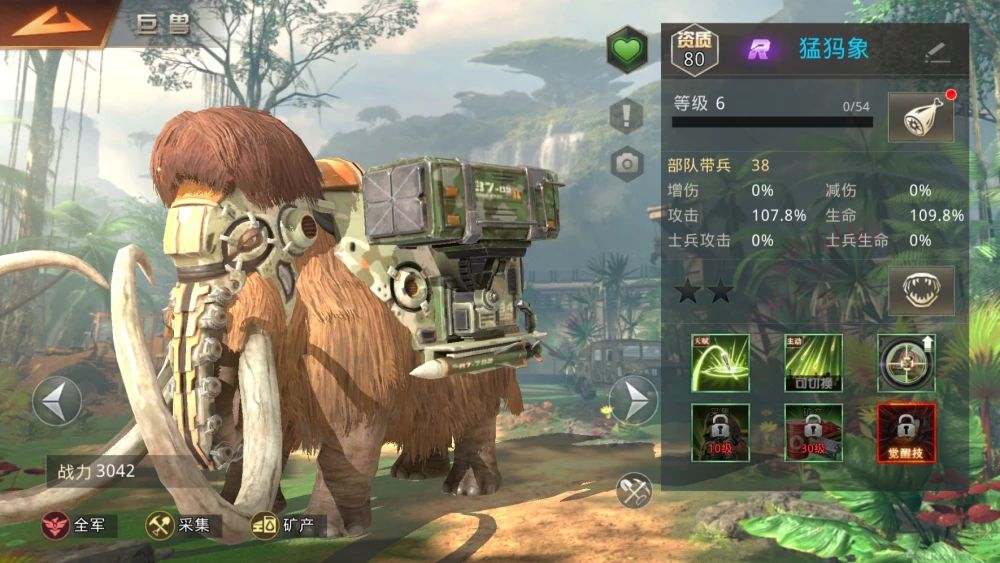This screenshot has width=1000, height=563.
Task: Show the next beast with right arrow
Action: (x=633, y=401)
